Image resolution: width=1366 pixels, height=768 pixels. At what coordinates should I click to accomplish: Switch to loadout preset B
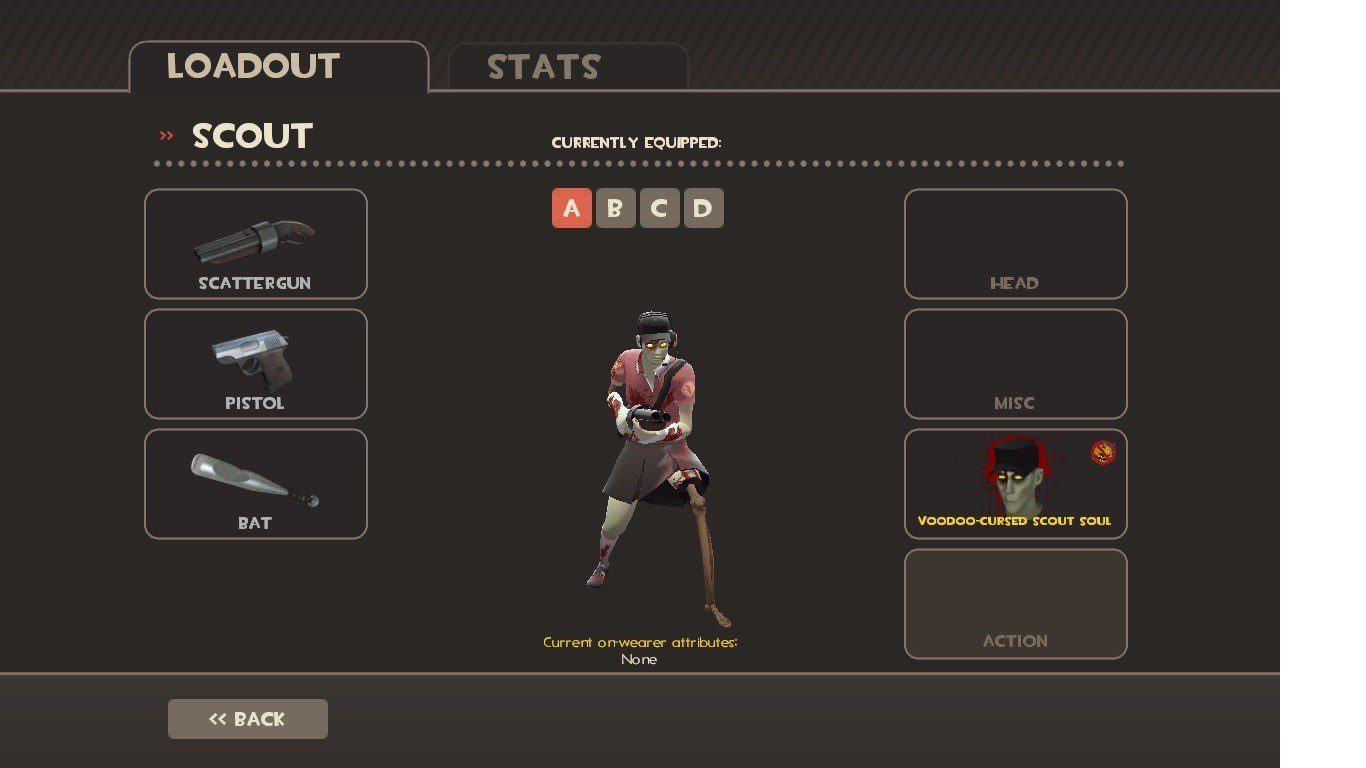(x=615, y=208)
